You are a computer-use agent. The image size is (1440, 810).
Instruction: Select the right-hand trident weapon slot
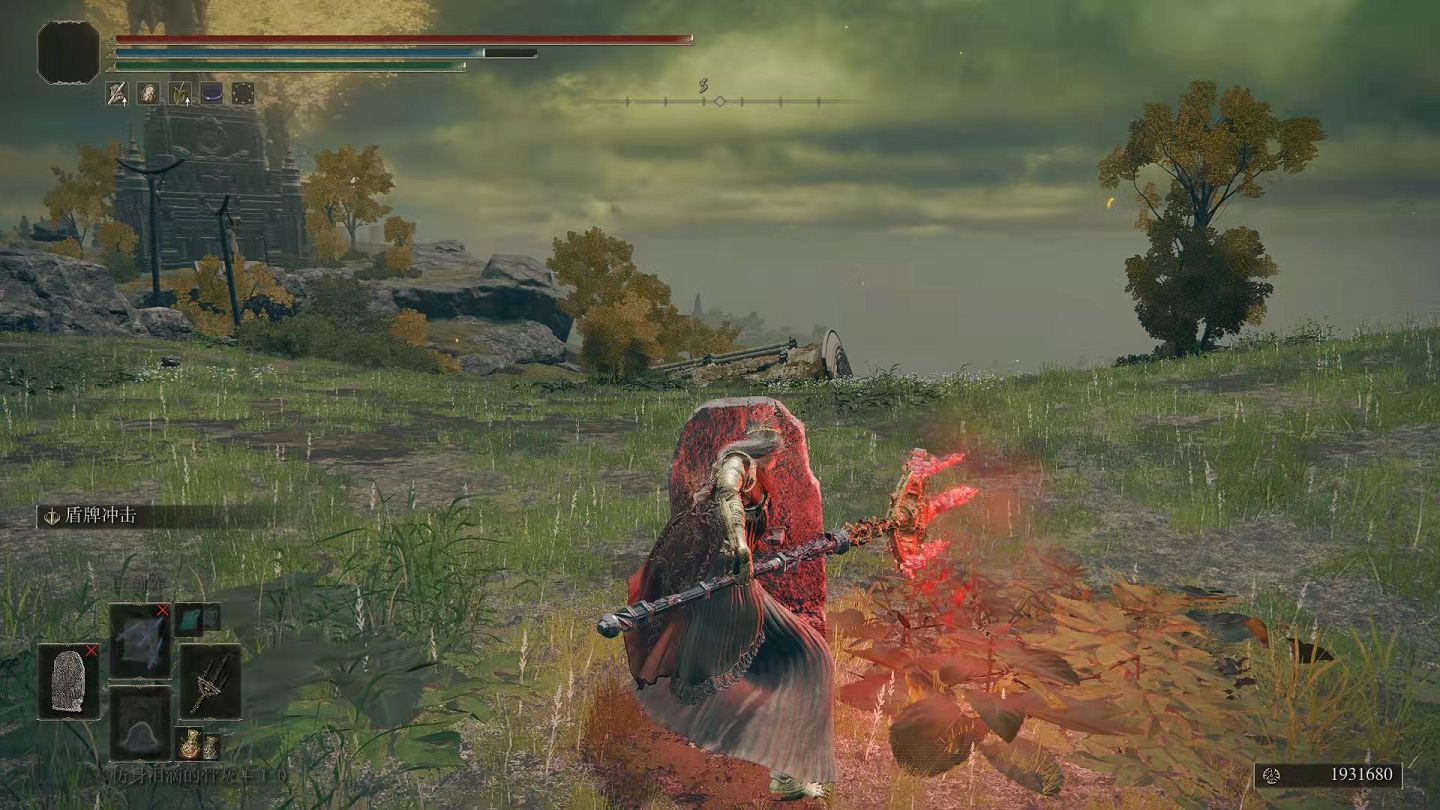coord(210,681)
